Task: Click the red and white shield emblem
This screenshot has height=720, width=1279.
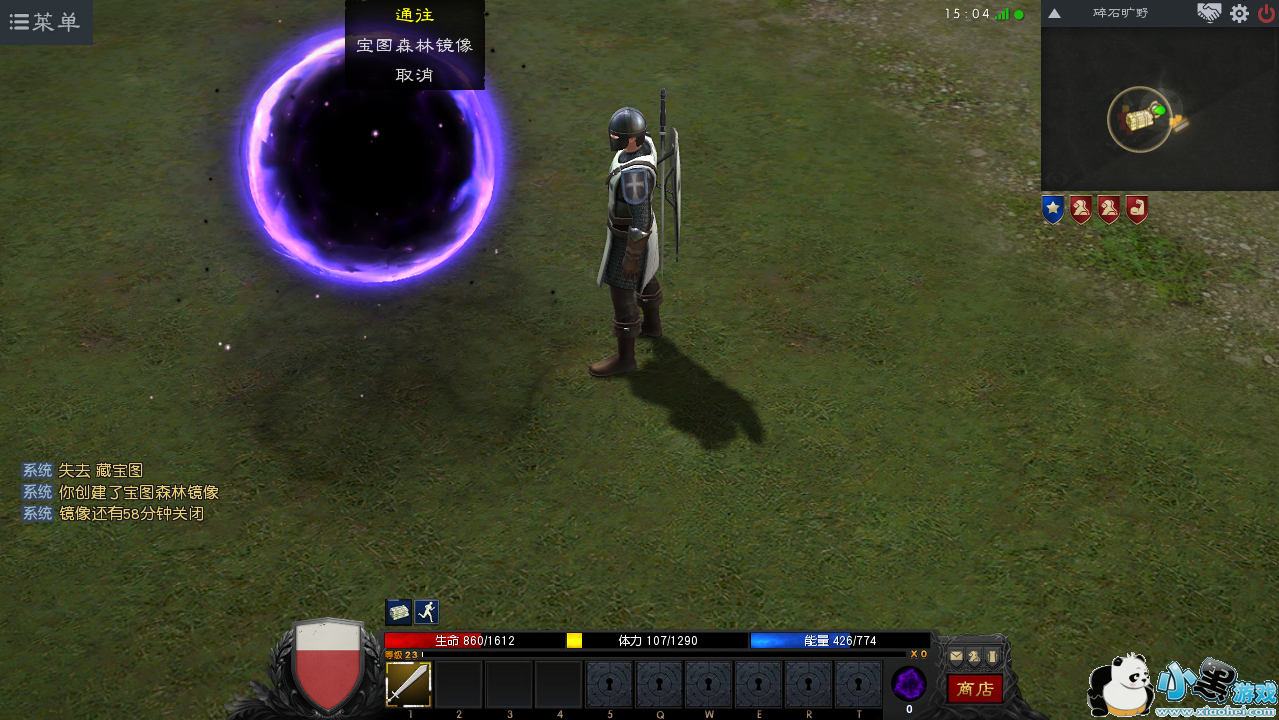Action: [x=326, y=663]
